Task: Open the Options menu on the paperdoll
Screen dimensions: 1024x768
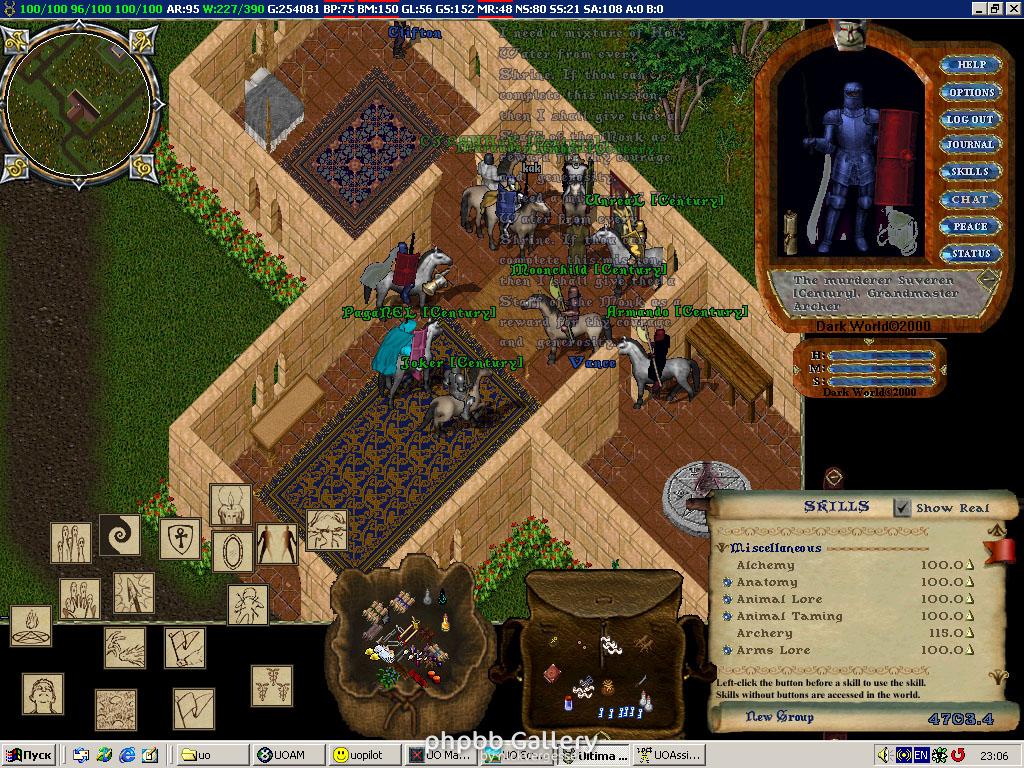Action: (x=970, y=92)
